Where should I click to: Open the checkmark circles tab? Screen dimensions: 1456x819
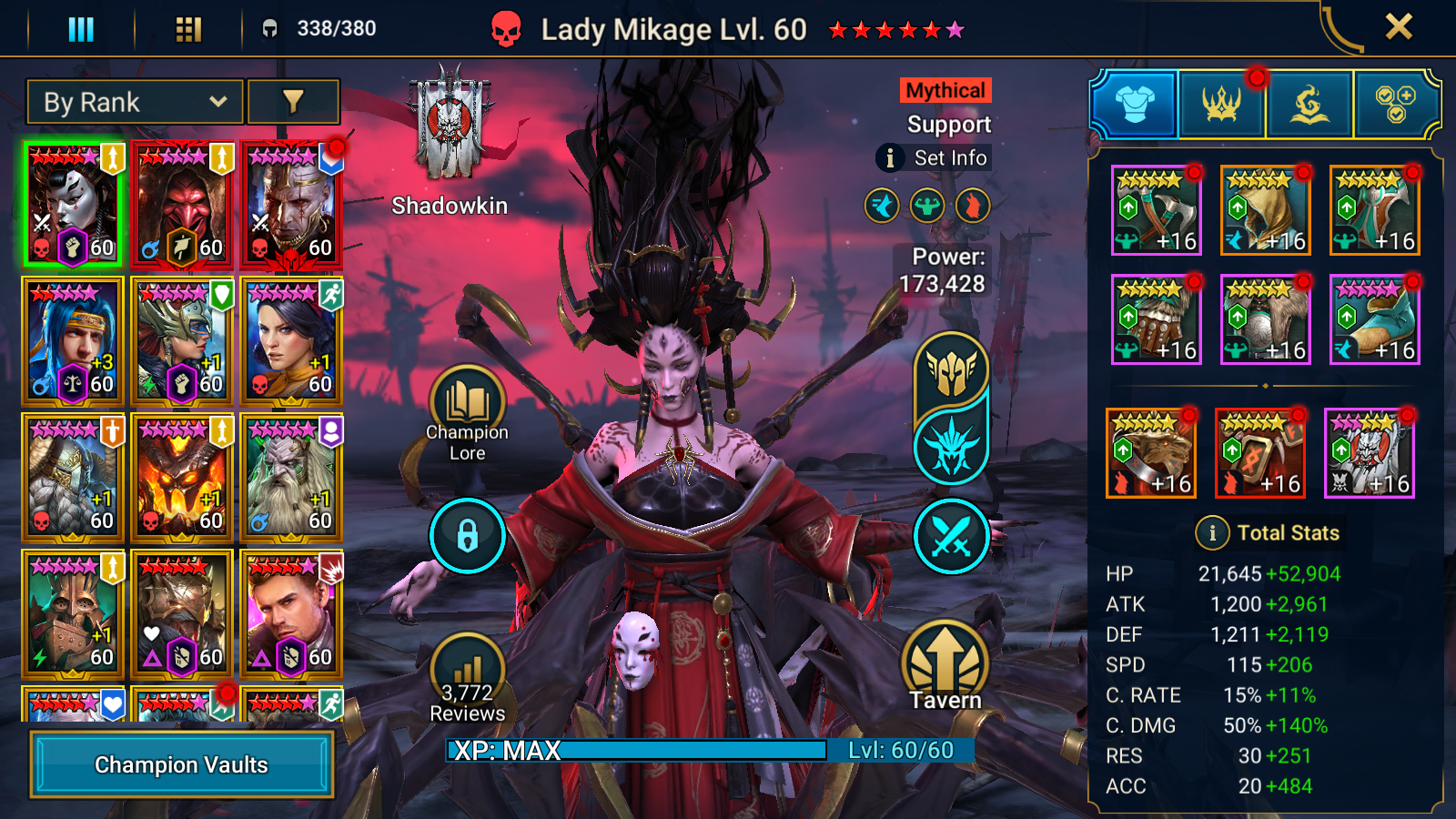coord(1395,105)
